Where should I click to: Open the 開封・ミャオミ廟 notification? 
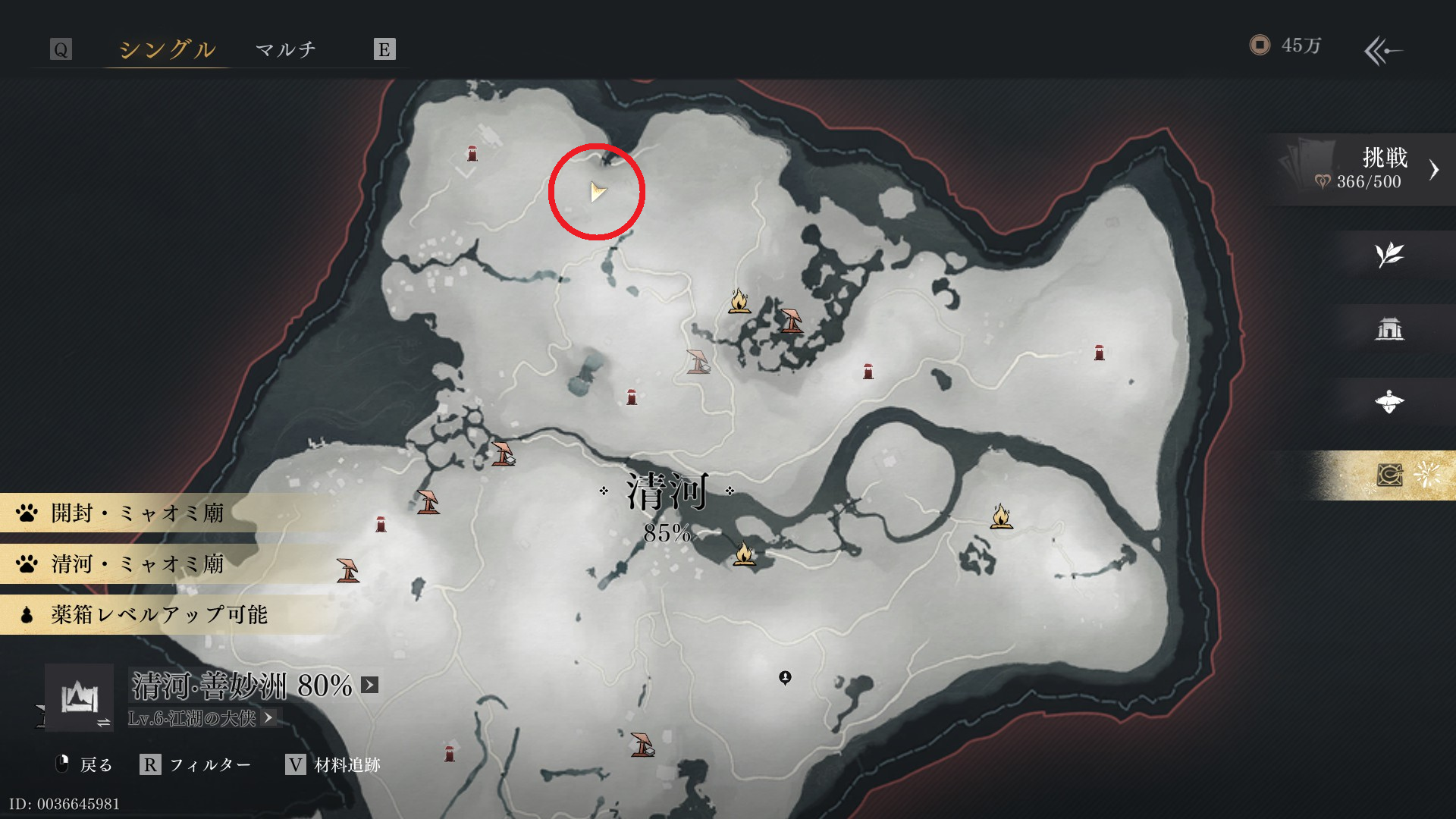tap(136, 513)
